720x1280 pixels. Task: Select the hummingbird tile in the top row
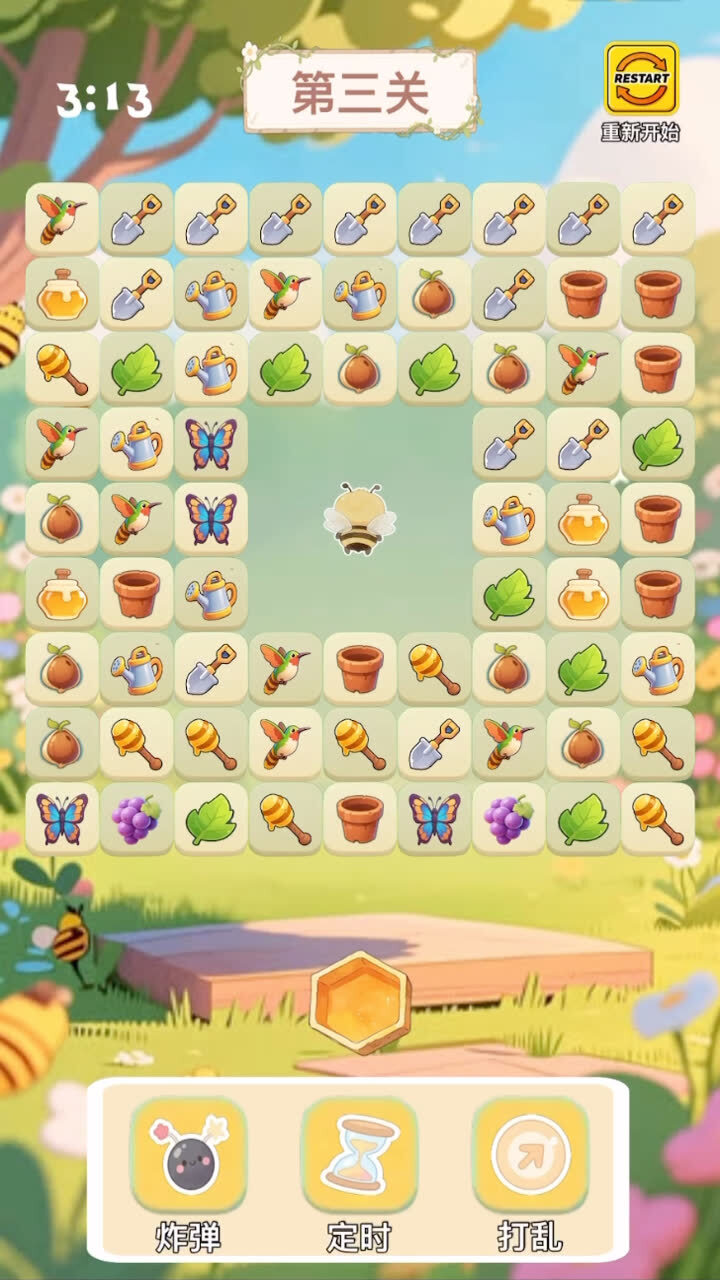(62, 219)
